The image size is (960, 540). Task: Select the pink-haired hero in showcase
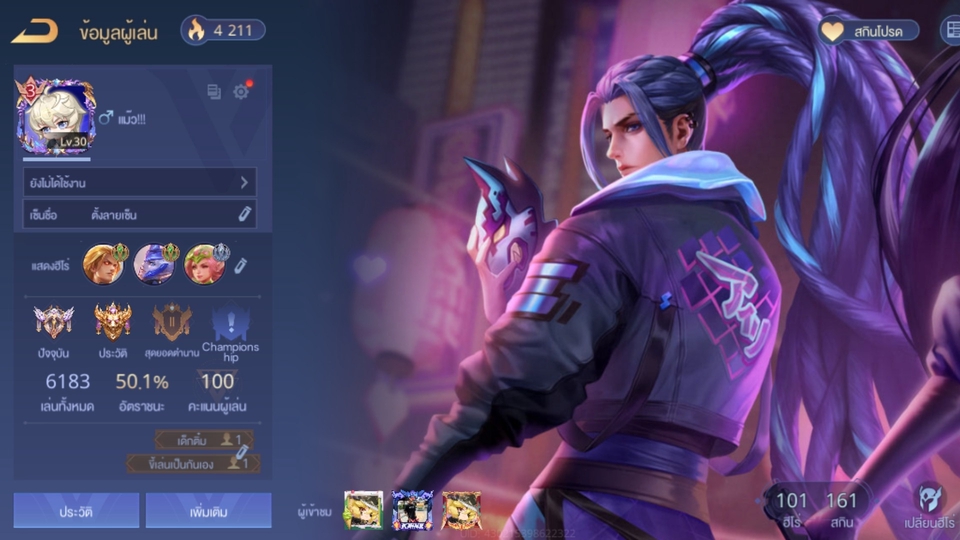coord(205,264)
